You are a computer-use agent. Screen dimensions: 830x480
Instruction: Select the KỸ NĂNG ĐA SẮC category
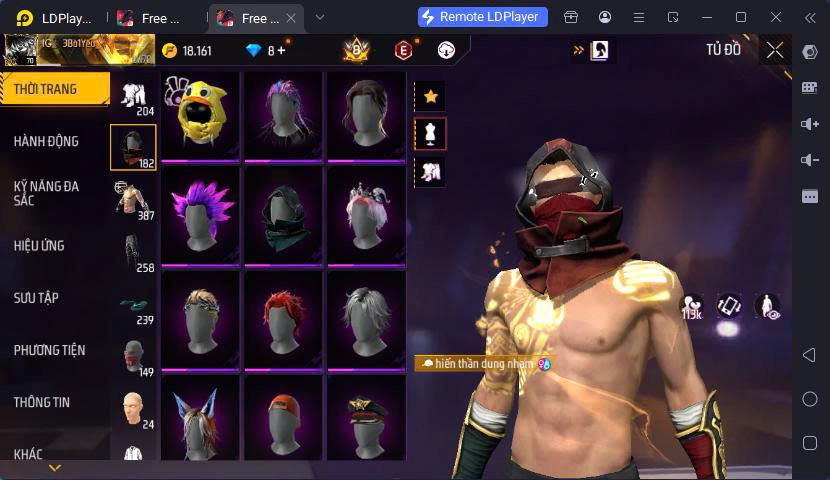(46, 193)
